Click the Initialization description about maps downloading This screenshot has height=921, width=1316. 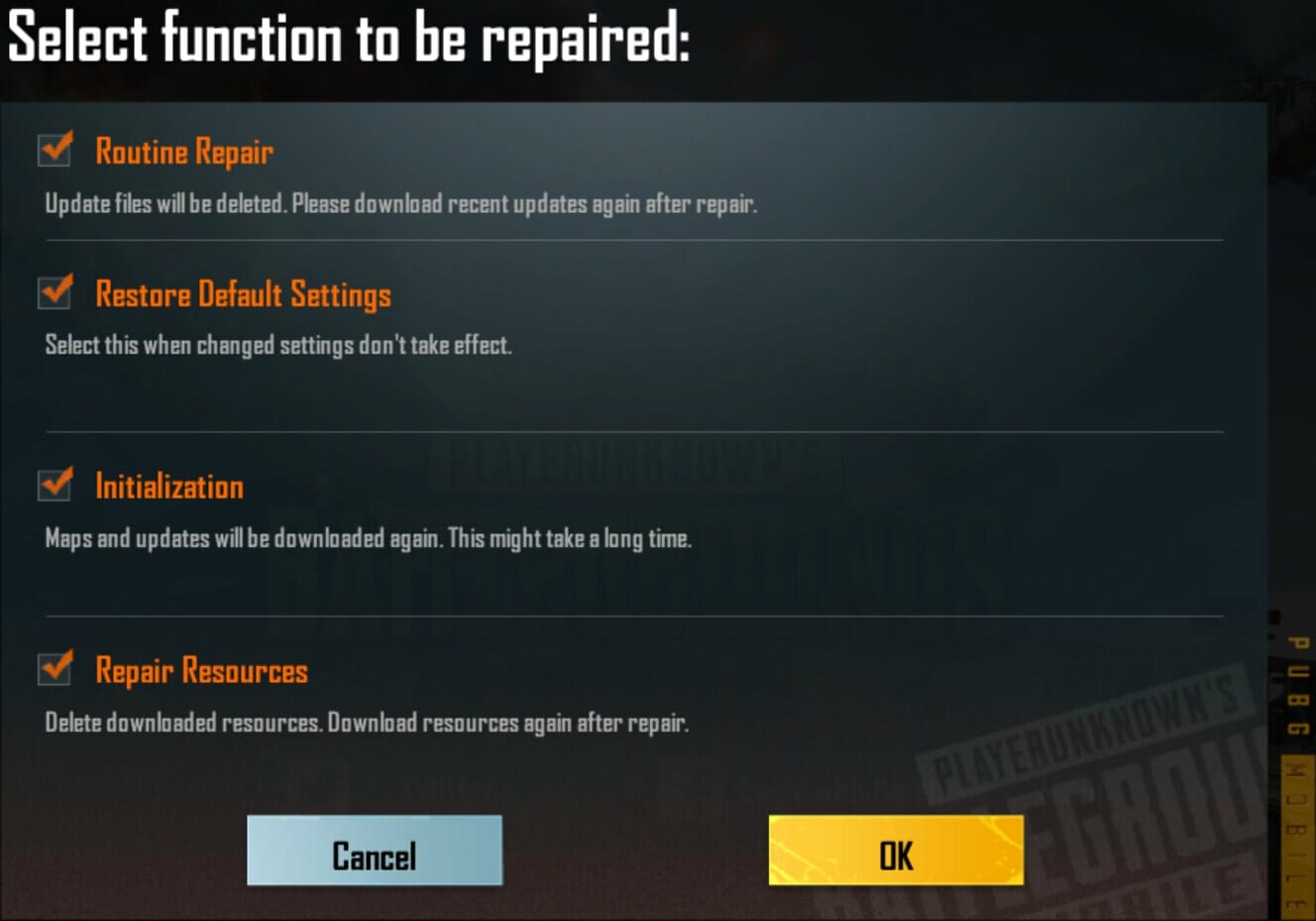coord(369,538)
